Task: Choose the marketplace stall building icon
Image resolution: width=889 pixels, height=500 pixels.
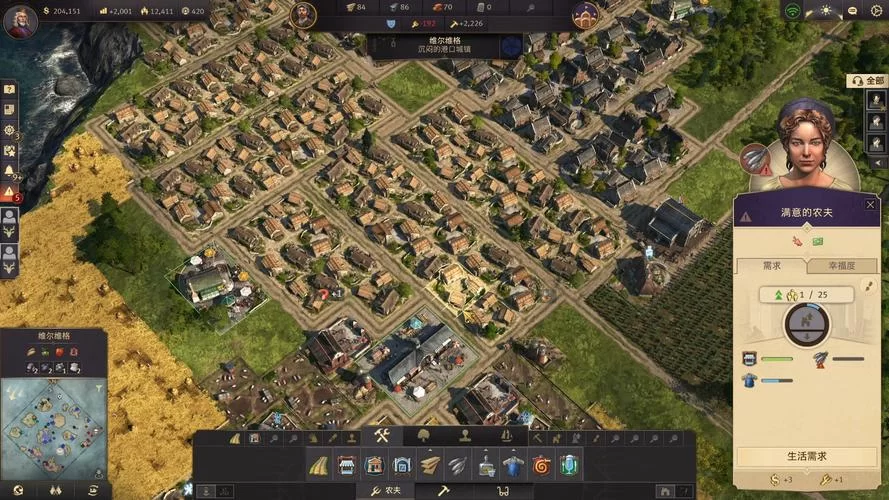Action: click(x=346, y=465)
